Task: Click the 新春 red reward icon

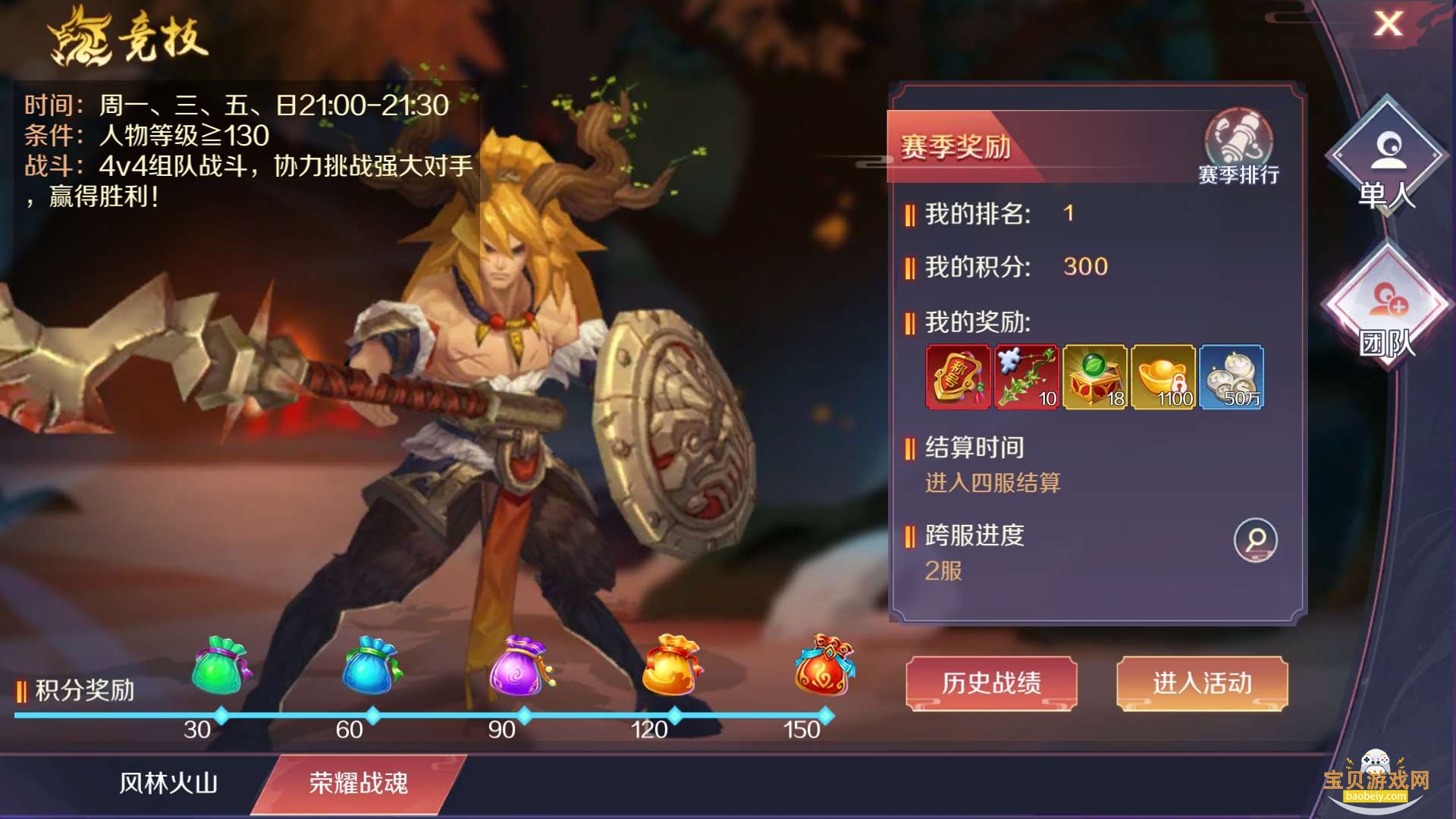Action: coord(957,377)
